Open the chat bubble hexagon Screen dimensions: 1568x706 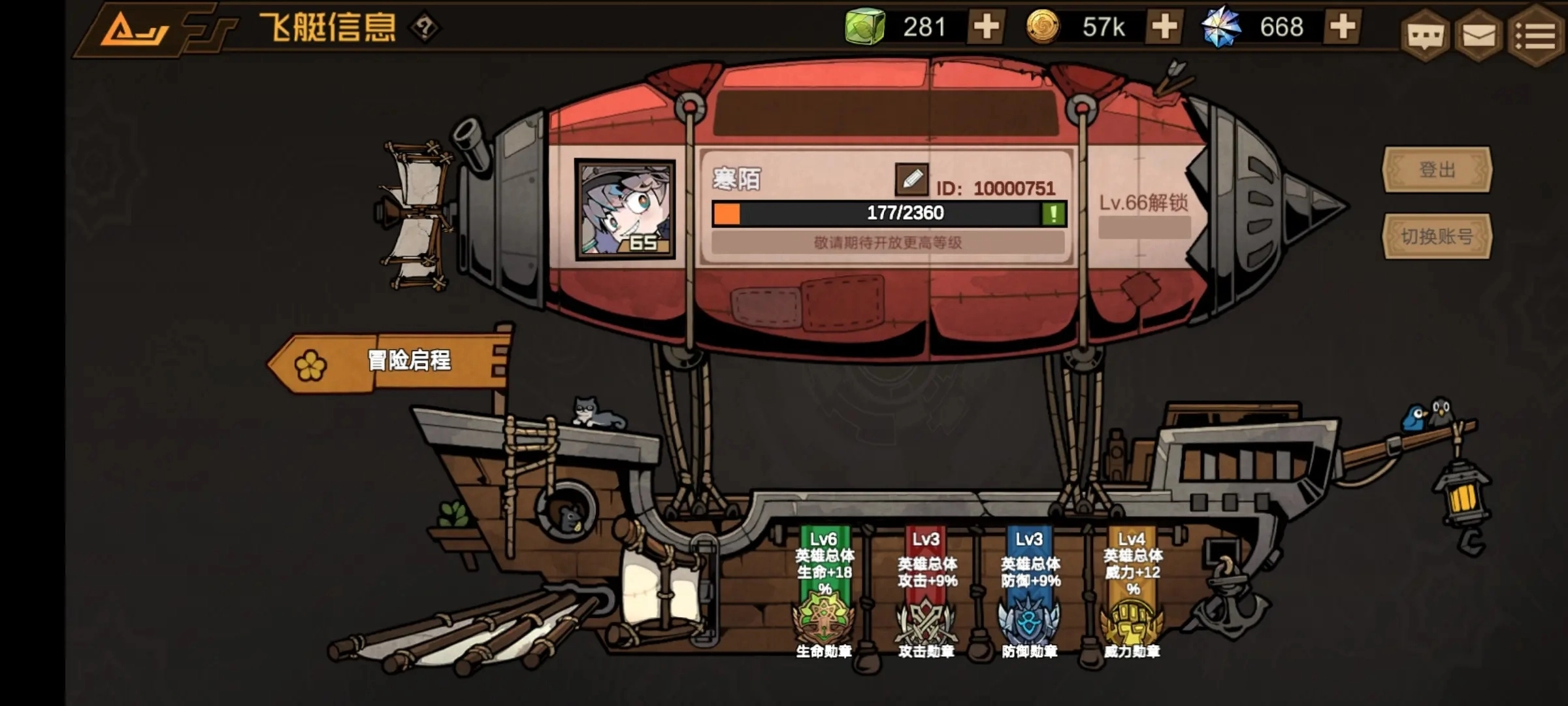[x=1425, y=35]
